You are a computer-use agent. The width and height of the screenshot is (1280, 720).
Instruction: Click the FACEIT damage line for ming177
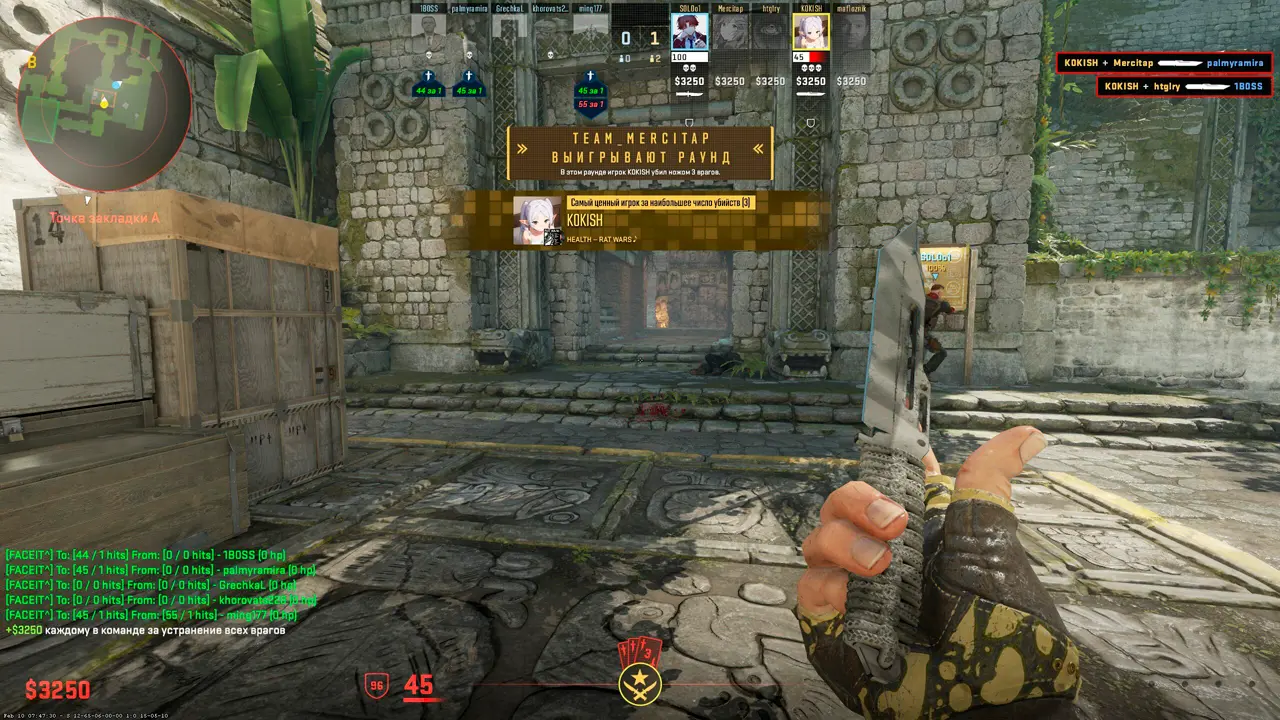click(x=151, y=615)
